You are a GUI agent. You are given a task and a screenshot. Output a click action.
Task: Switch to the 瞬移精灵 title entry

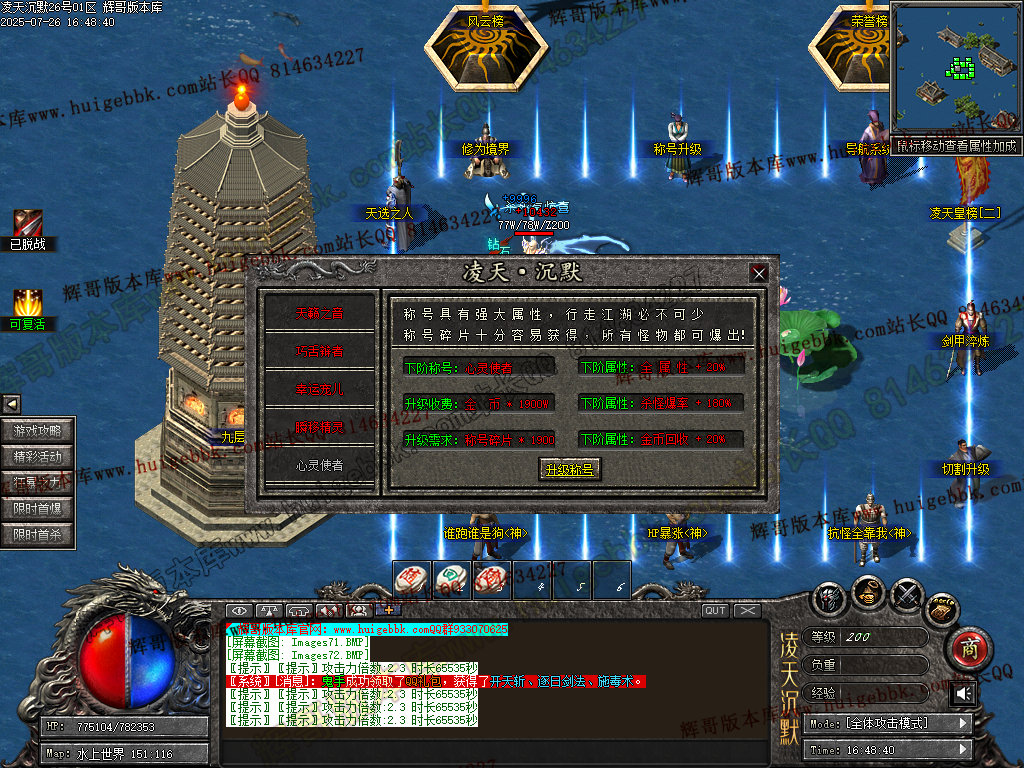click(319, 428)
